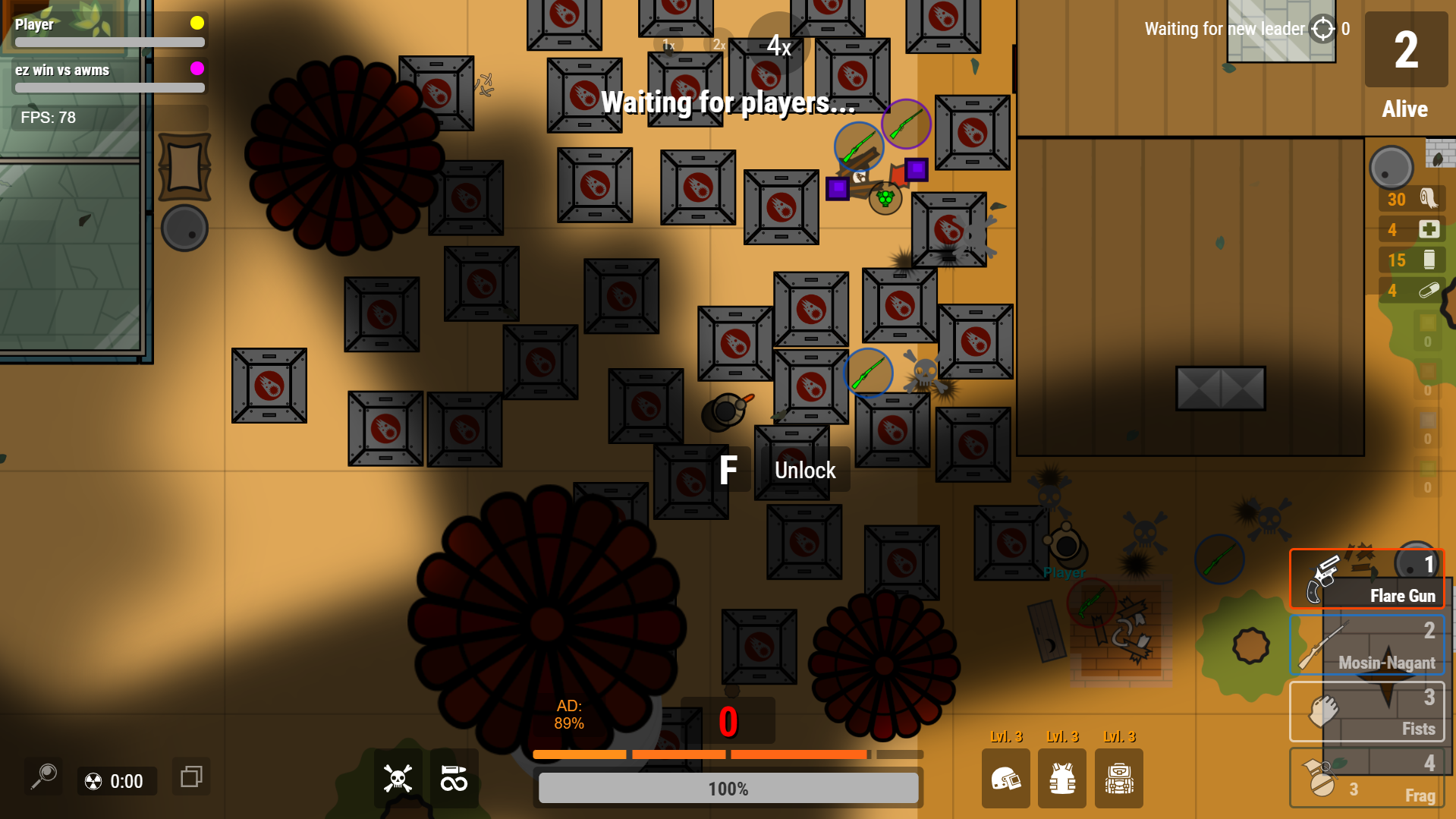Drink a cola from the healing items
The image size is (1456, 819).
click(x=1411, y=260)
